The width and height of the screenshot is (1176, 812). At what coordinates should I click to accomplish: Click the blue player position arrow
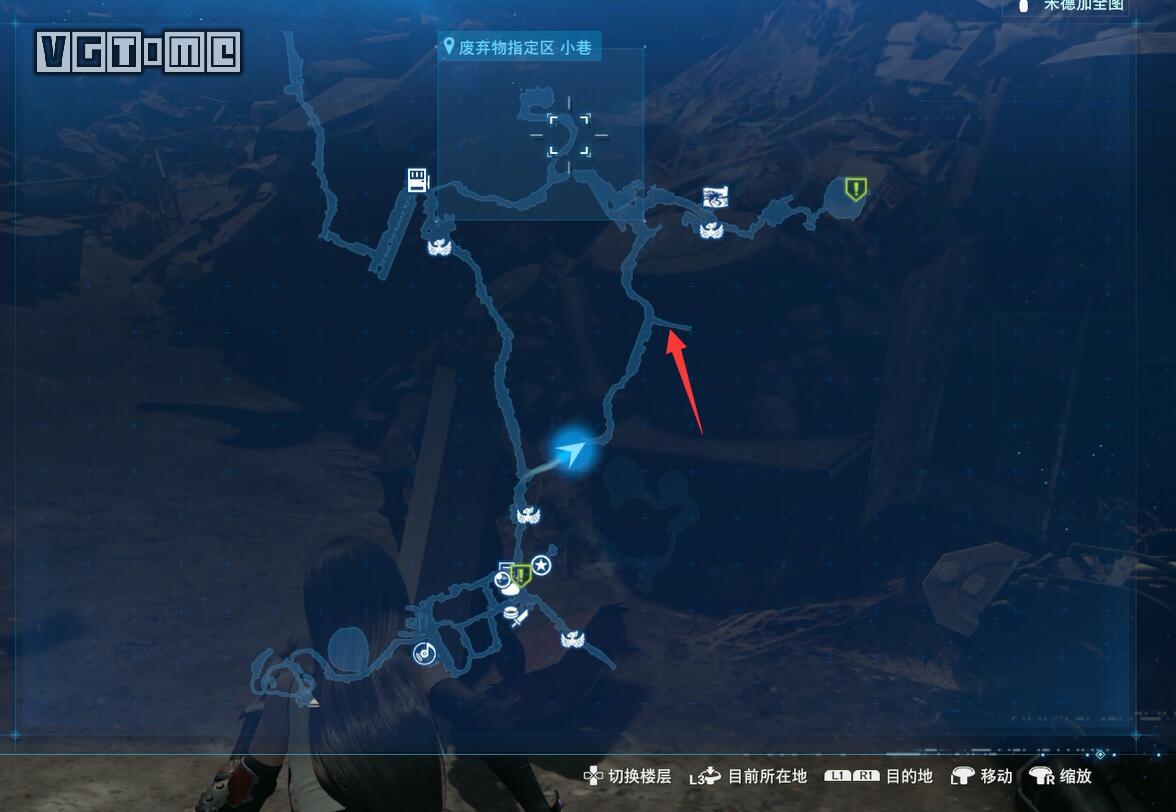tap(572, 453)
